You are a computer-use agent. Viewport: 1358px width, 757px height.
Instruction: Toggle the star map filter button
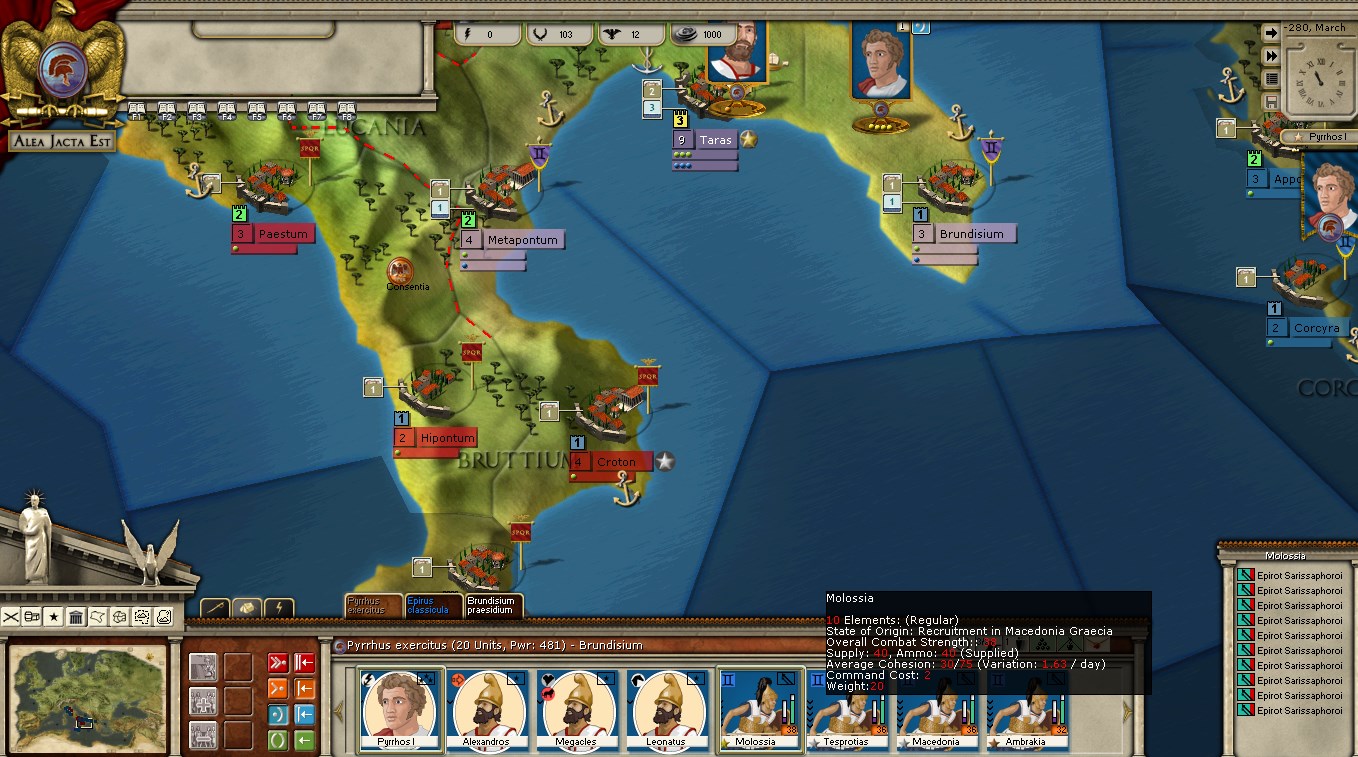tap(54, 617)
